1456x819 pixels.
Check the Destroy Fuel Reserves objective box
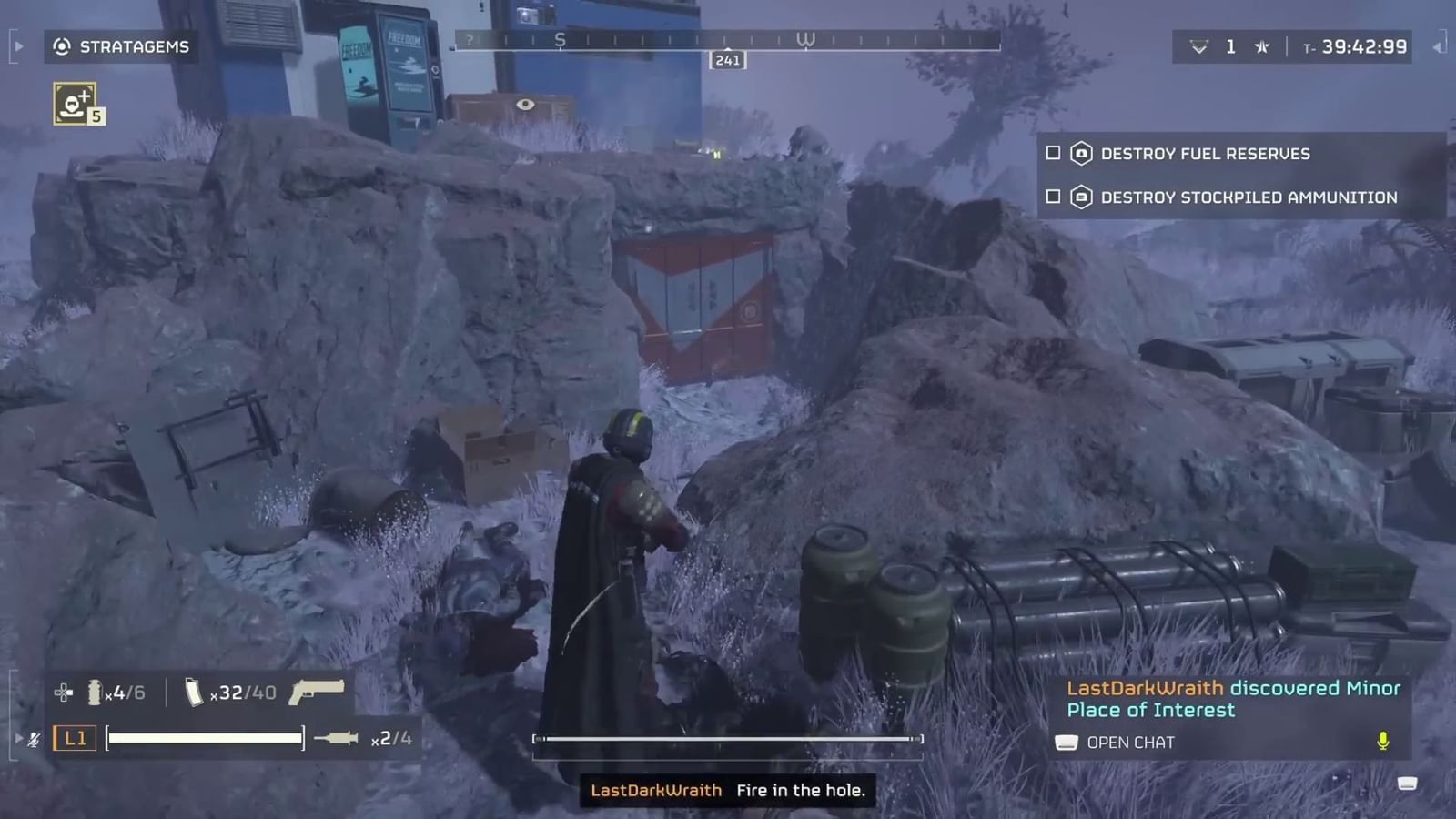click(1053, 154)
